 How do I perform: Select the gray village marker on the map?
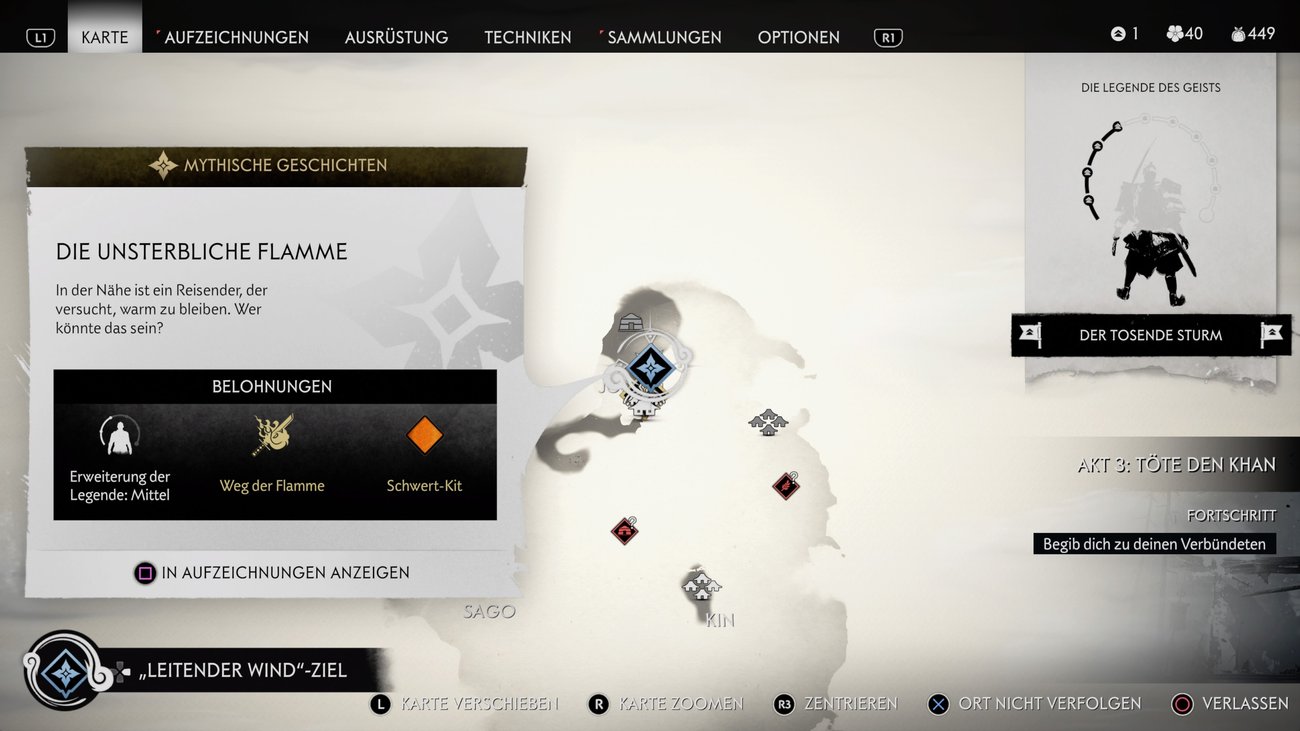coord(768,421)
